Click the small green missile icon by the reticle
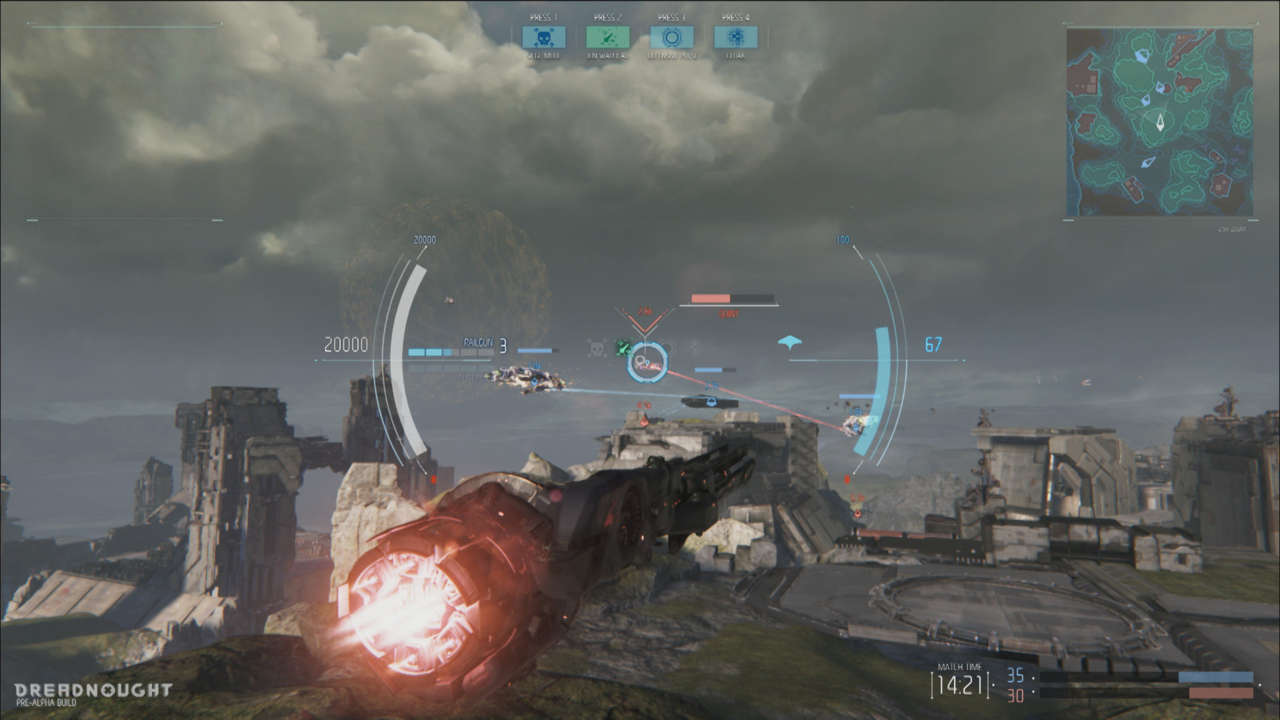This screenshot has height=720, width=1280. click(x=622, y=348)
